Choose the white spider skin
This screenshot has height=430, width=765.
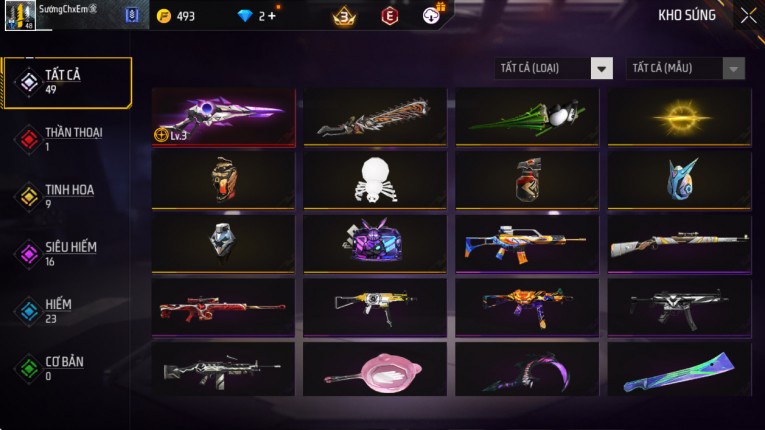point(375,180)
